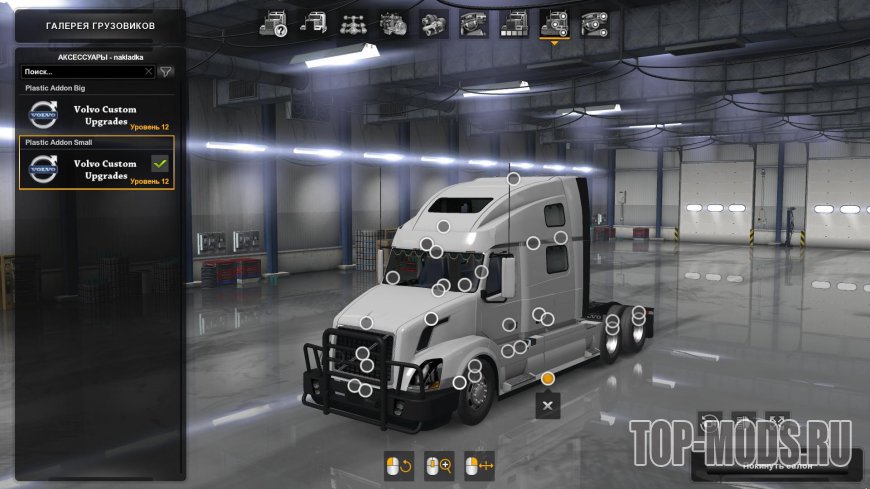Click the mouse zoom camera icon
The image size is (870, 489).
click(438, 465)
